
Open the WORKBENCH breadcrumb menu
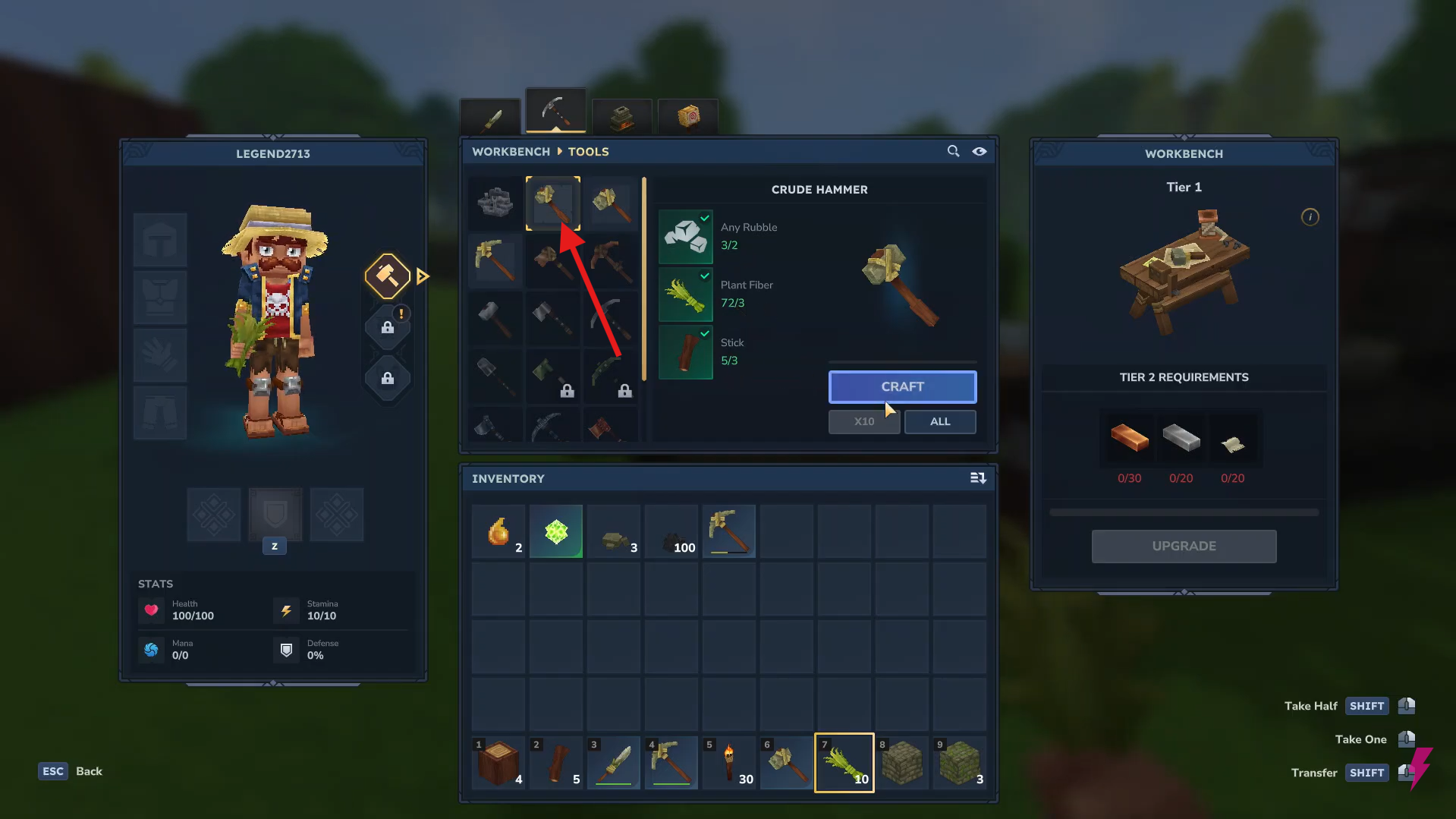(510, 151)
